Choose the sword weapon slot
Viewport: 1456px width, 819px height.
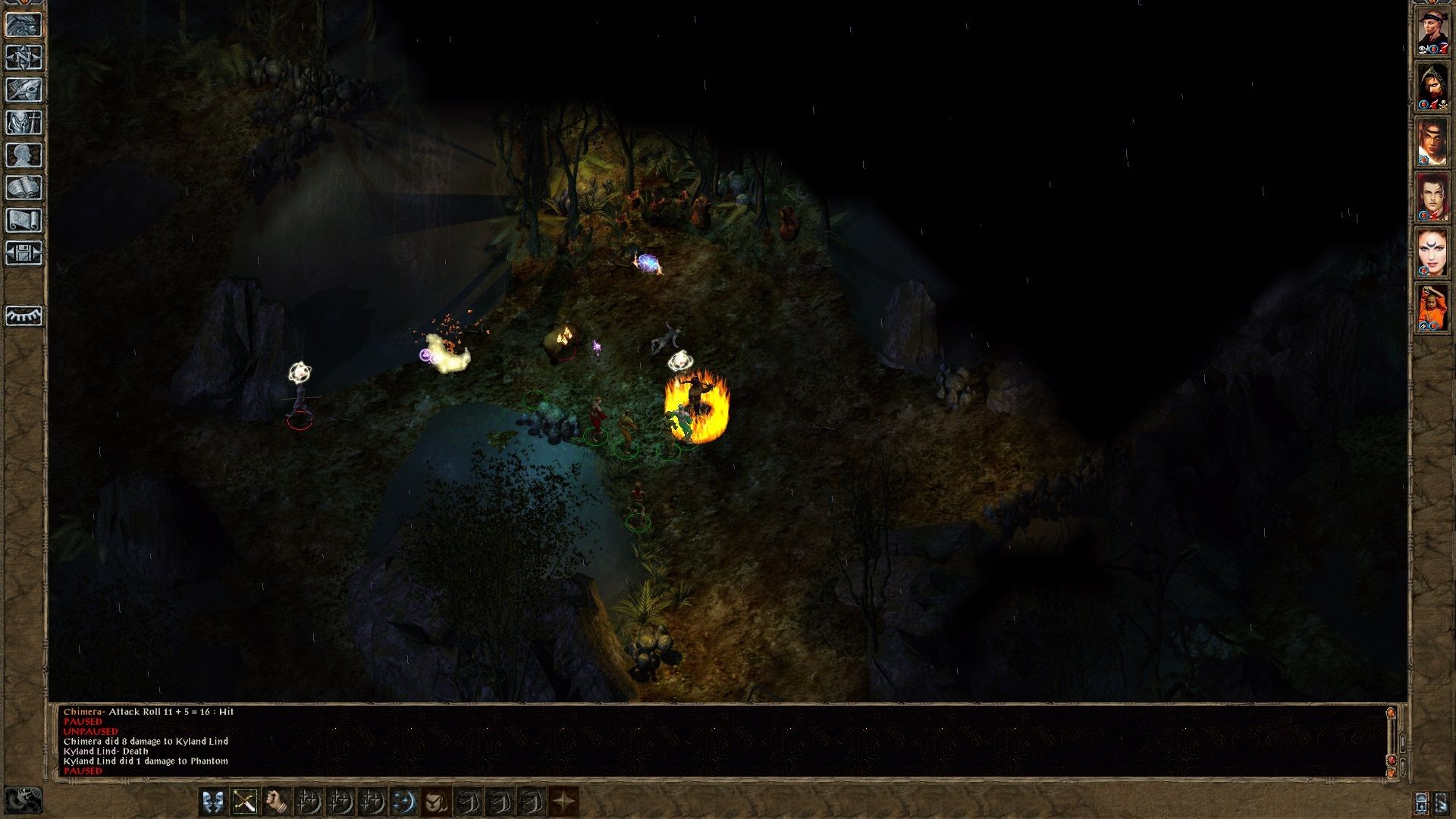(244, 802)
